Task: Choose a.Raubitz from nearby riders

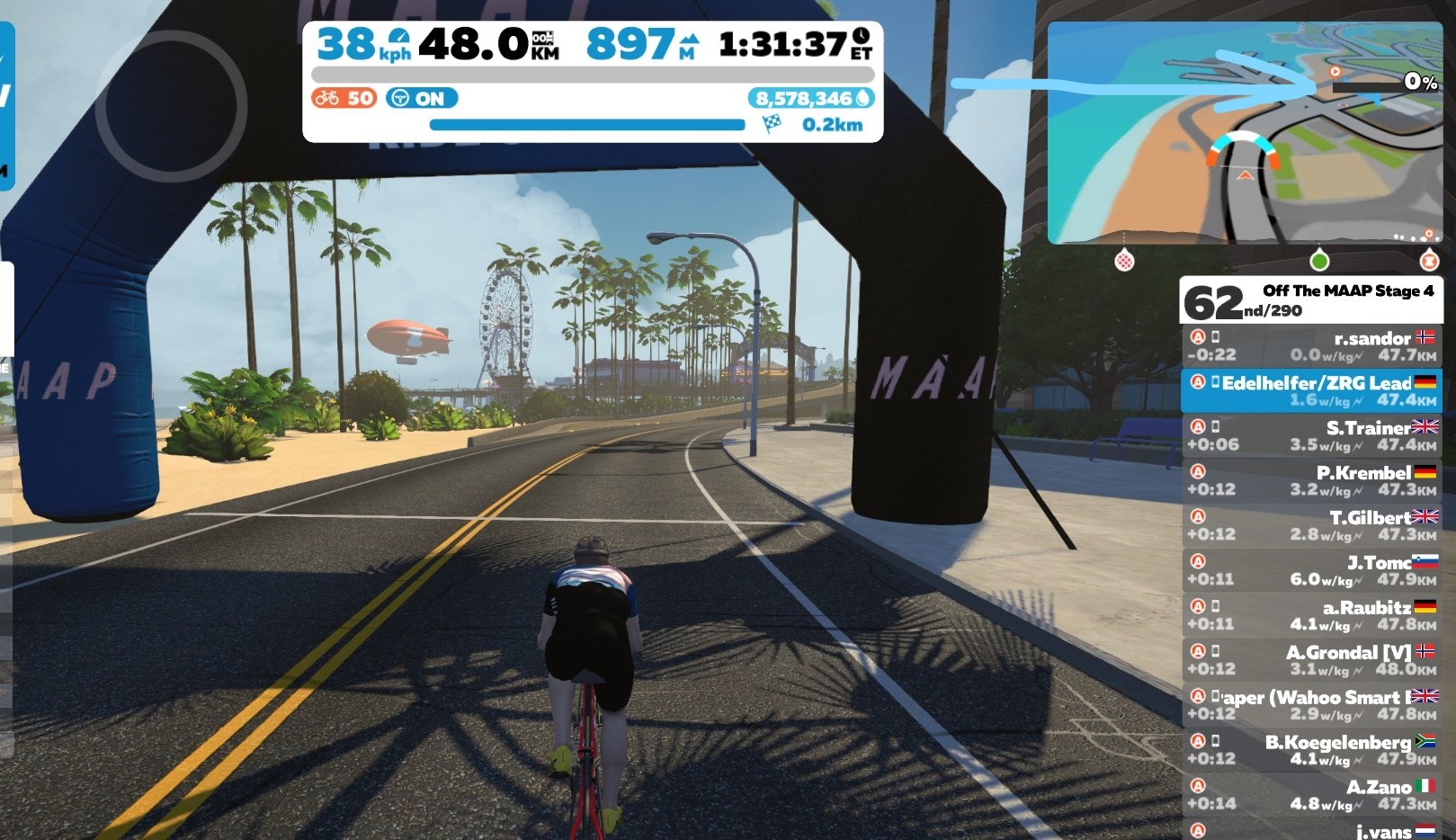Action: point(1311,615)
